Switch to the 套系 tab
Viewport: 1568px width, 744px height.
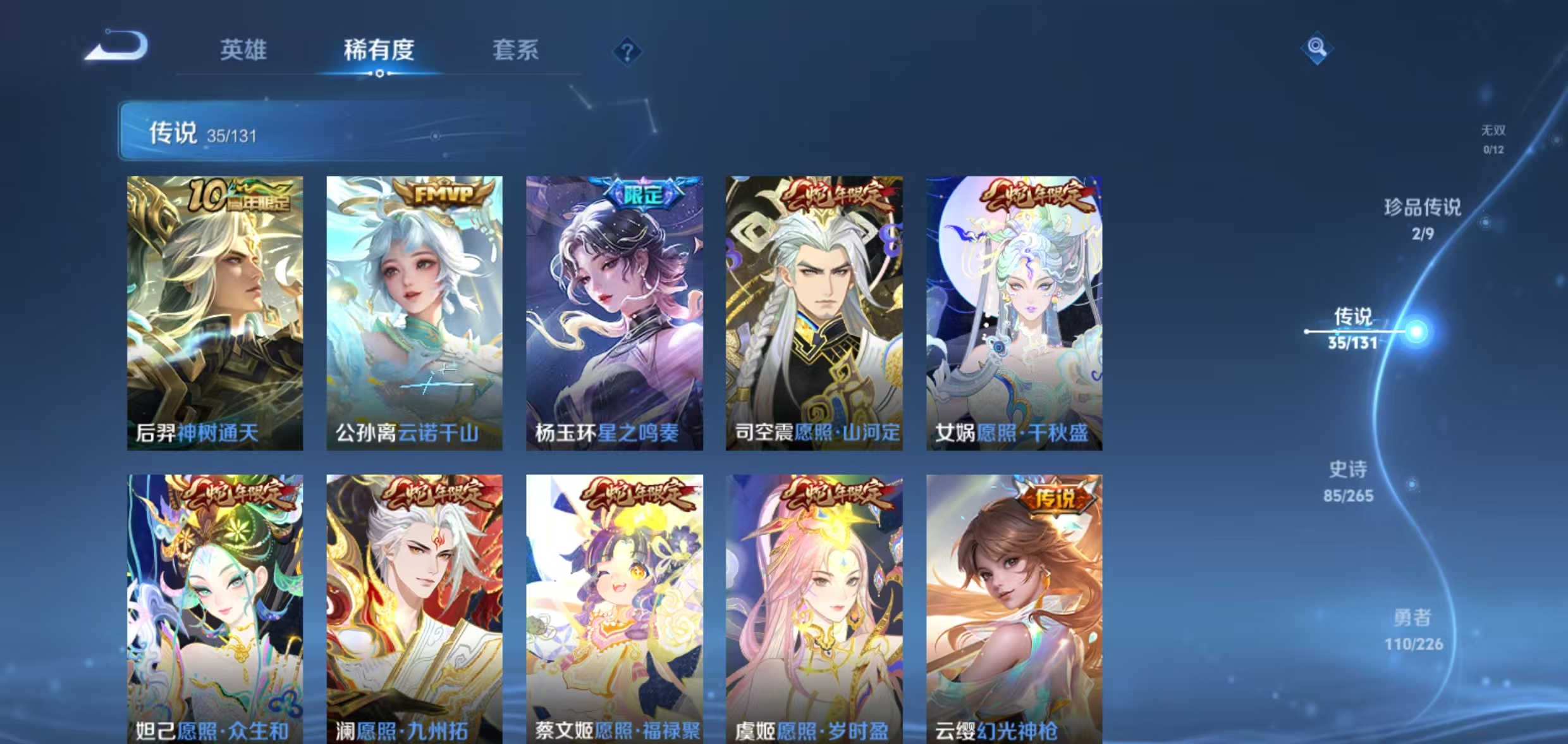click(515, 51)
